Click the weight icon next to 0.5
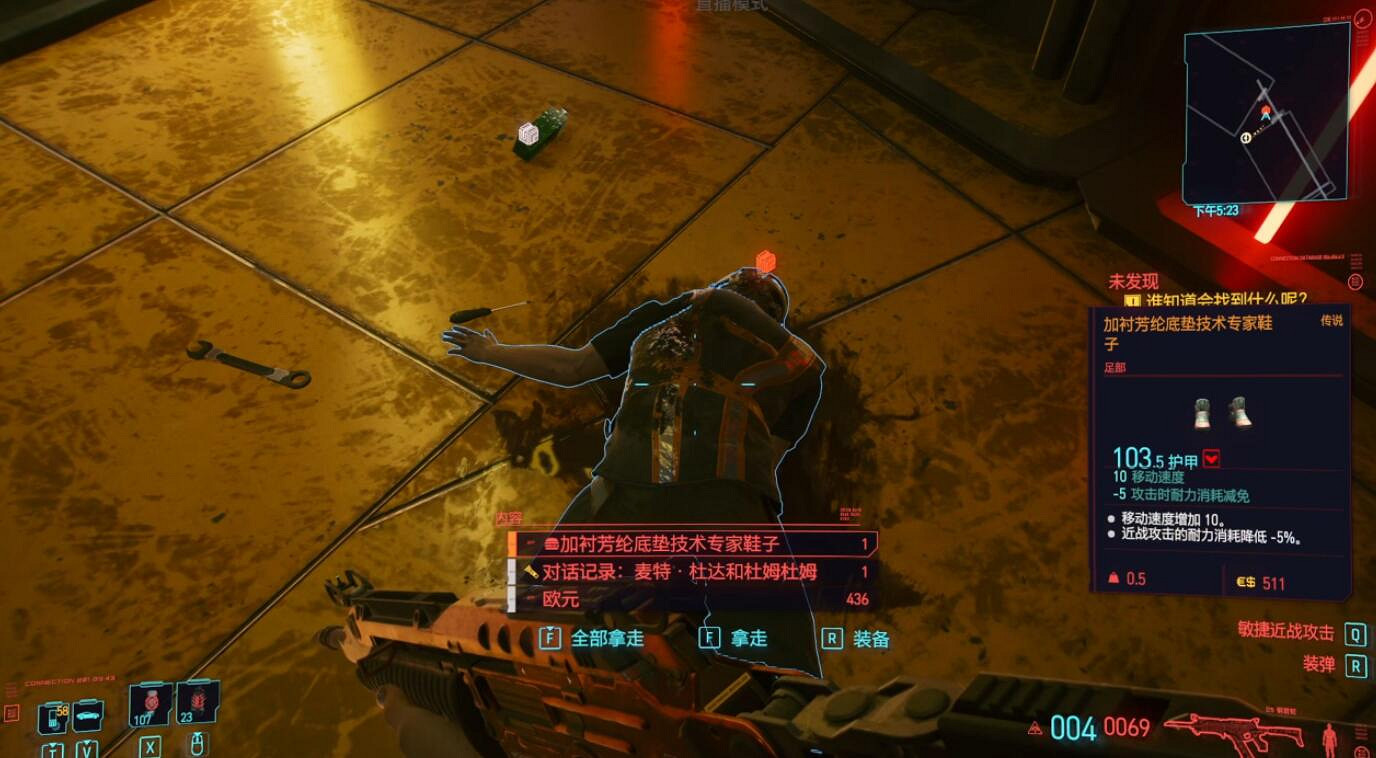The width and height of the screenshot is (1376, 758). 1114,578
